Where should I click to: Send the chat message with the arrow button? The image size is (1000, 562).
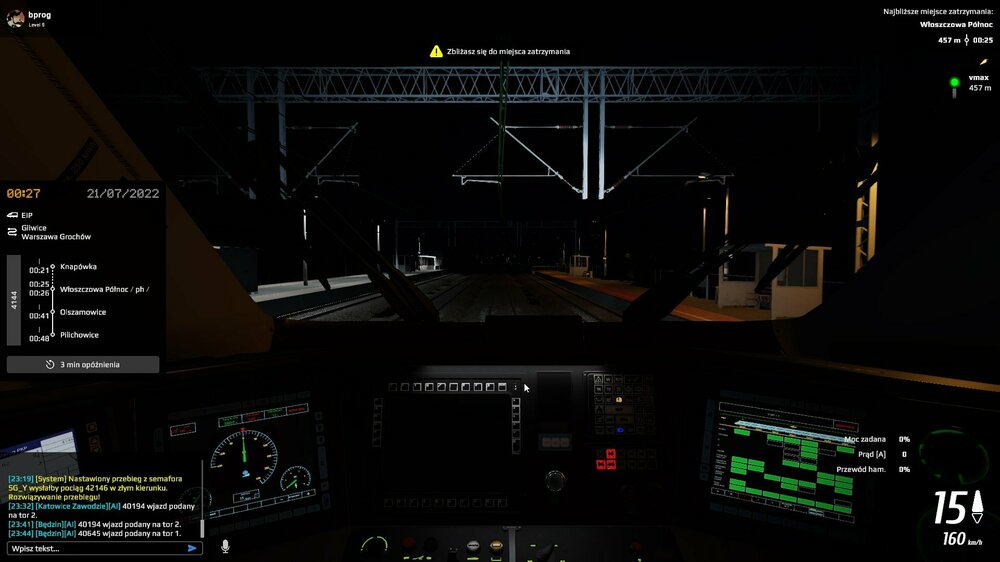pyautogui.click(x=192, y=548)
